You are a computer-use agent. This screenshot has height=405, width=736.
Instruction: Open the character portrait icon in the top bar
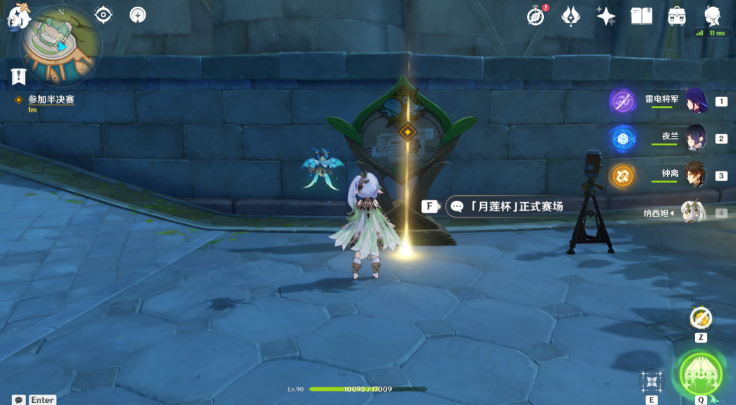click(712, 15)
